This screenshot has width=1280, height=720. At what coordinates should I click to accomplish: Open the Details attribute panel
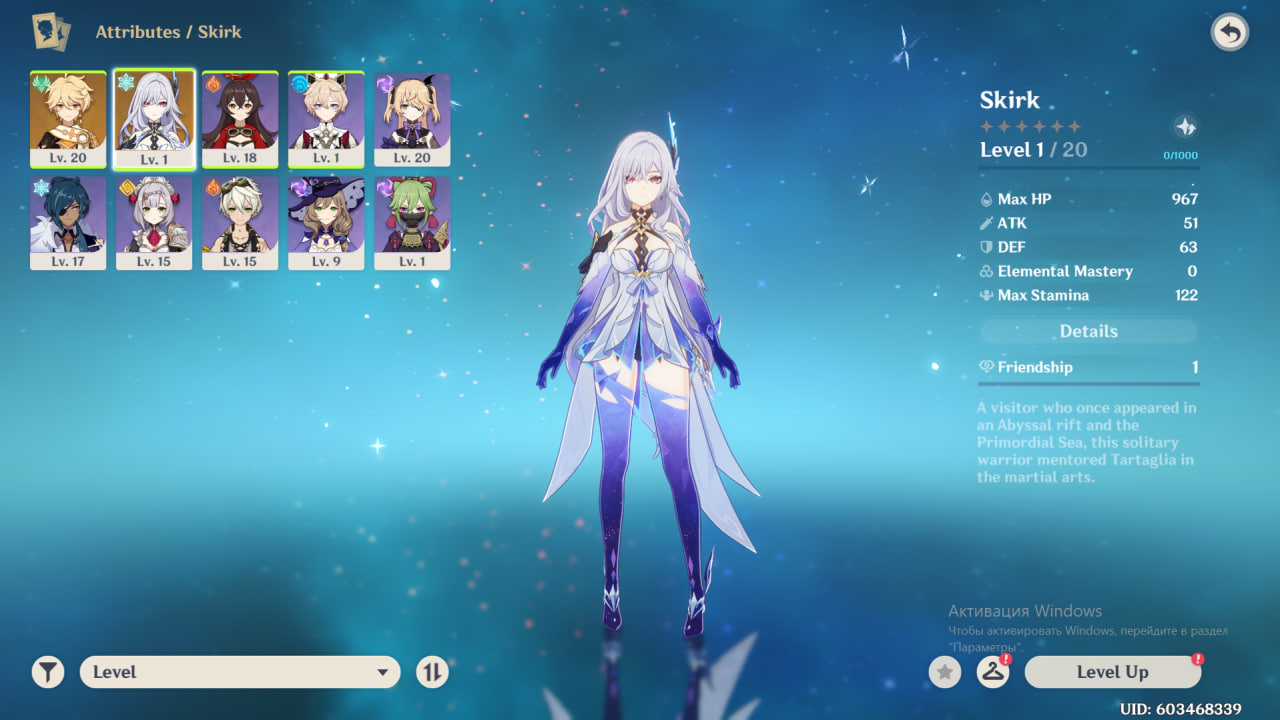[1088, 331]
